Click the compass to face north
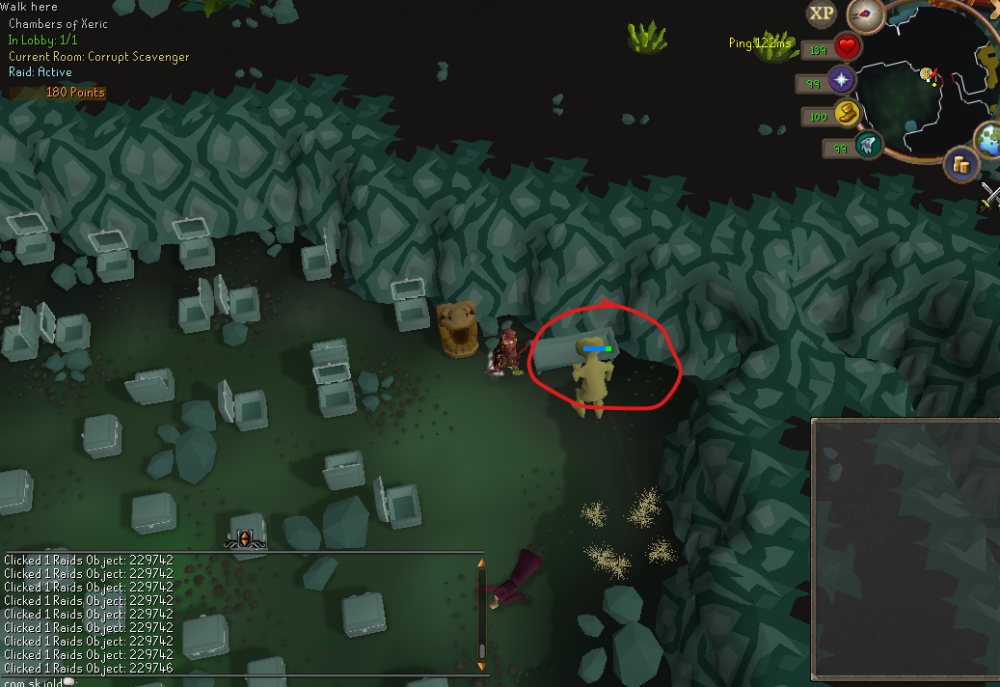 tap(865, 15)
